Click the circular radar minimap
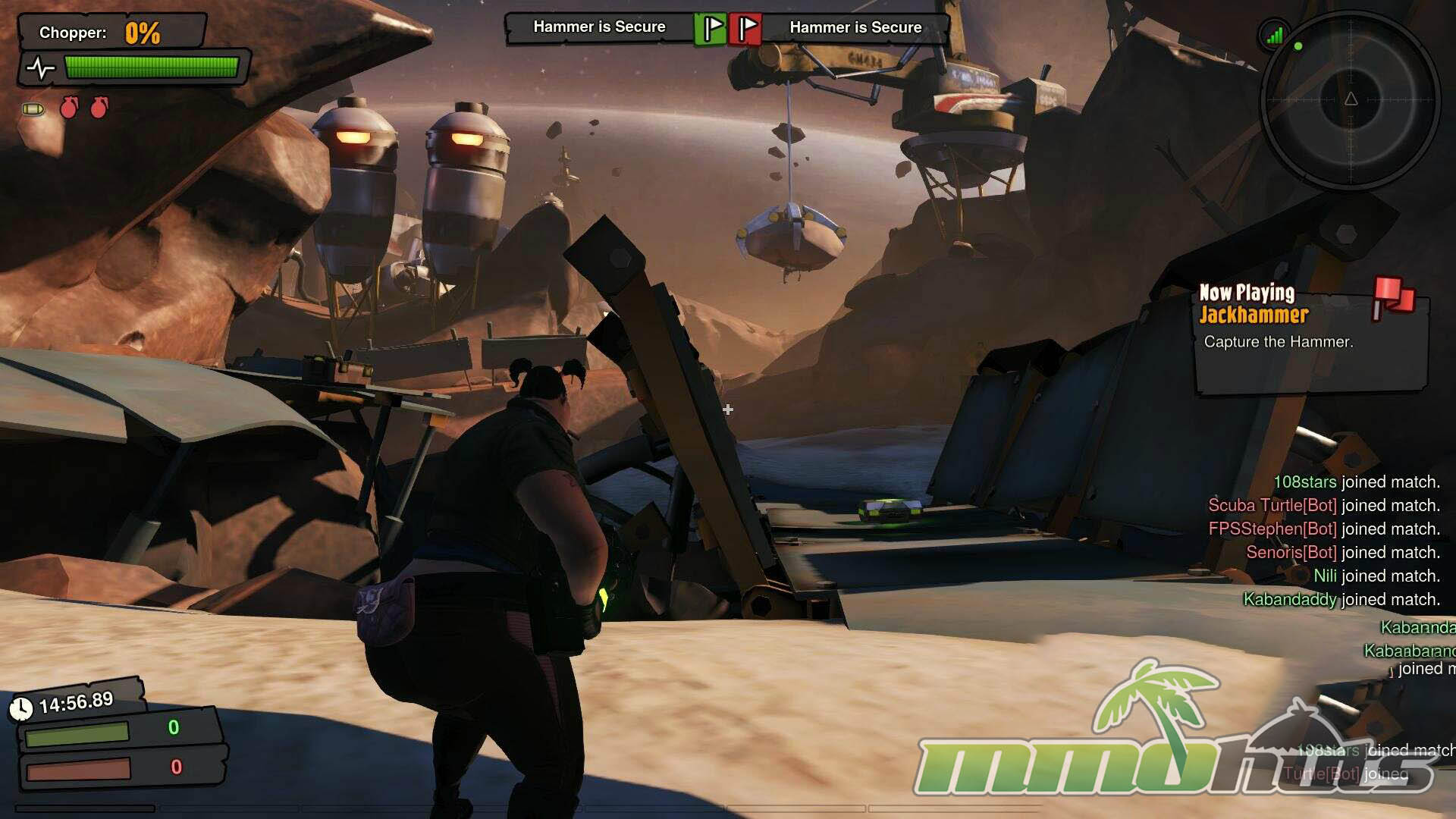The height and width of the screenshot is (819, 1456). [1350, 99]
